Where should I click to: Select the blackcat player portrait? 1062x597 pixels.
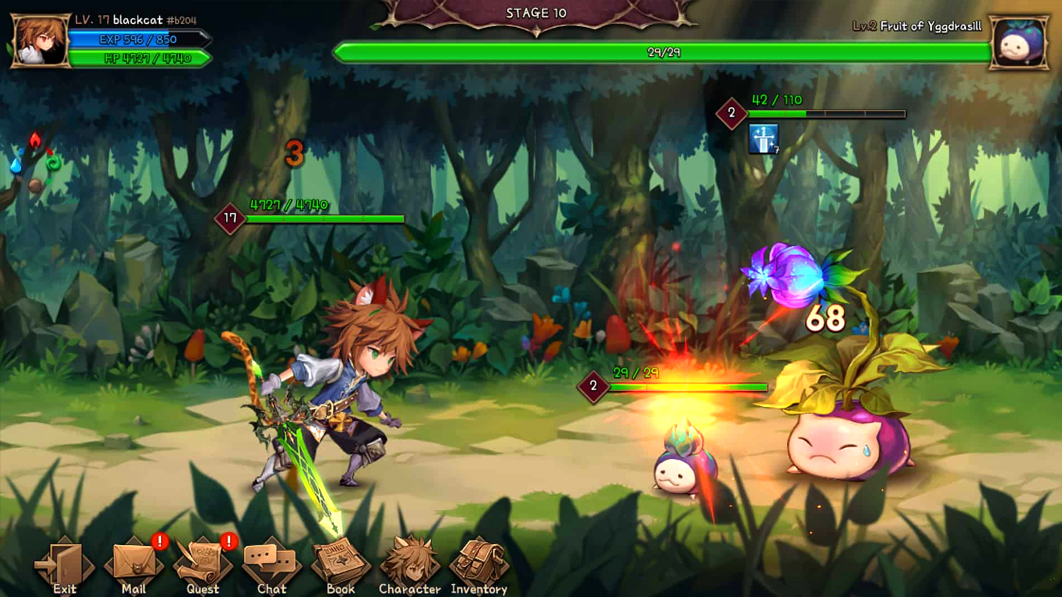[40, 41]
